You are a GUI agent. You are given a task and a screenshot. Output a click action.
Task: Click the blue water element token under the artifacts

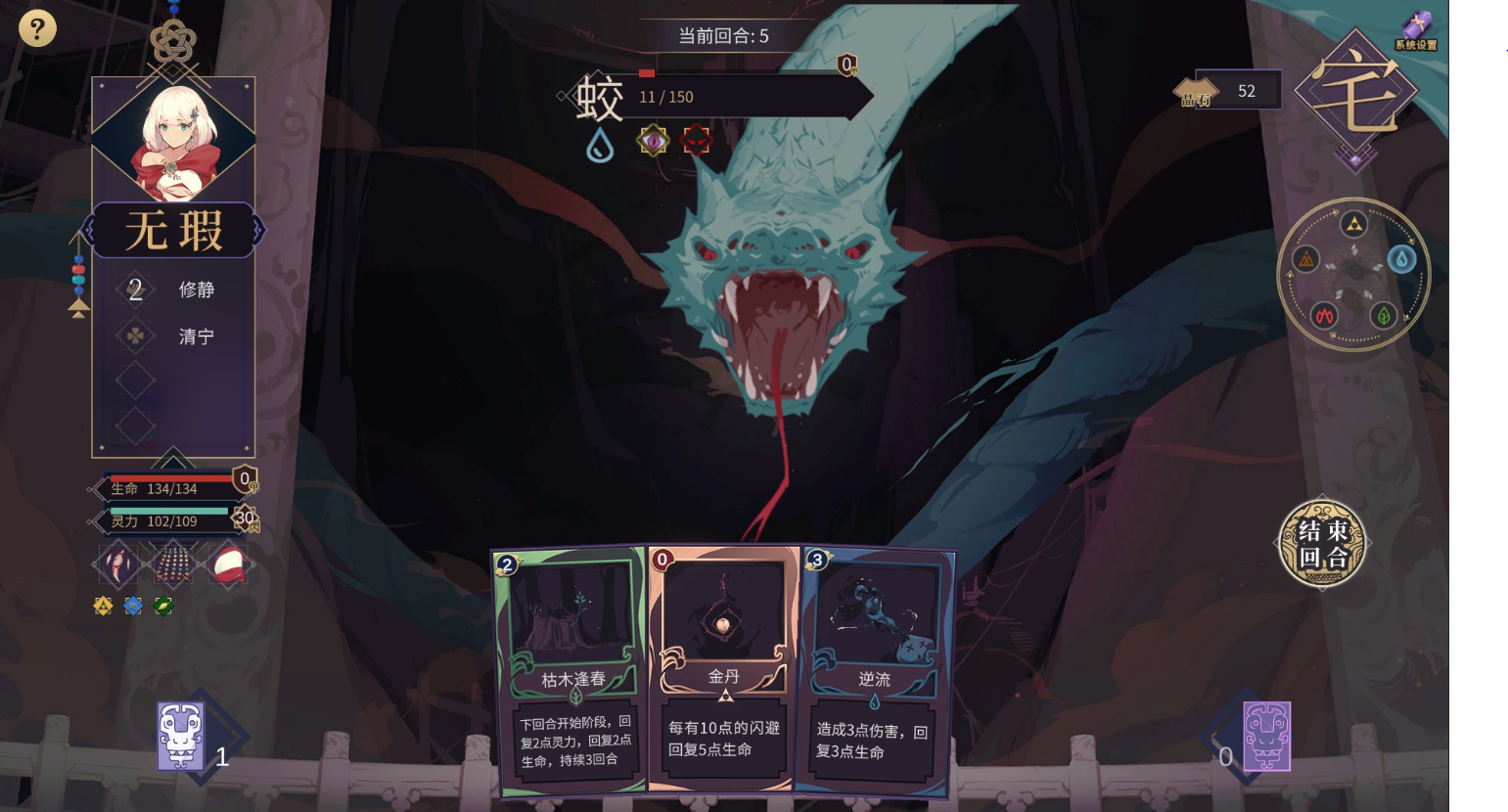pos(133,605)
